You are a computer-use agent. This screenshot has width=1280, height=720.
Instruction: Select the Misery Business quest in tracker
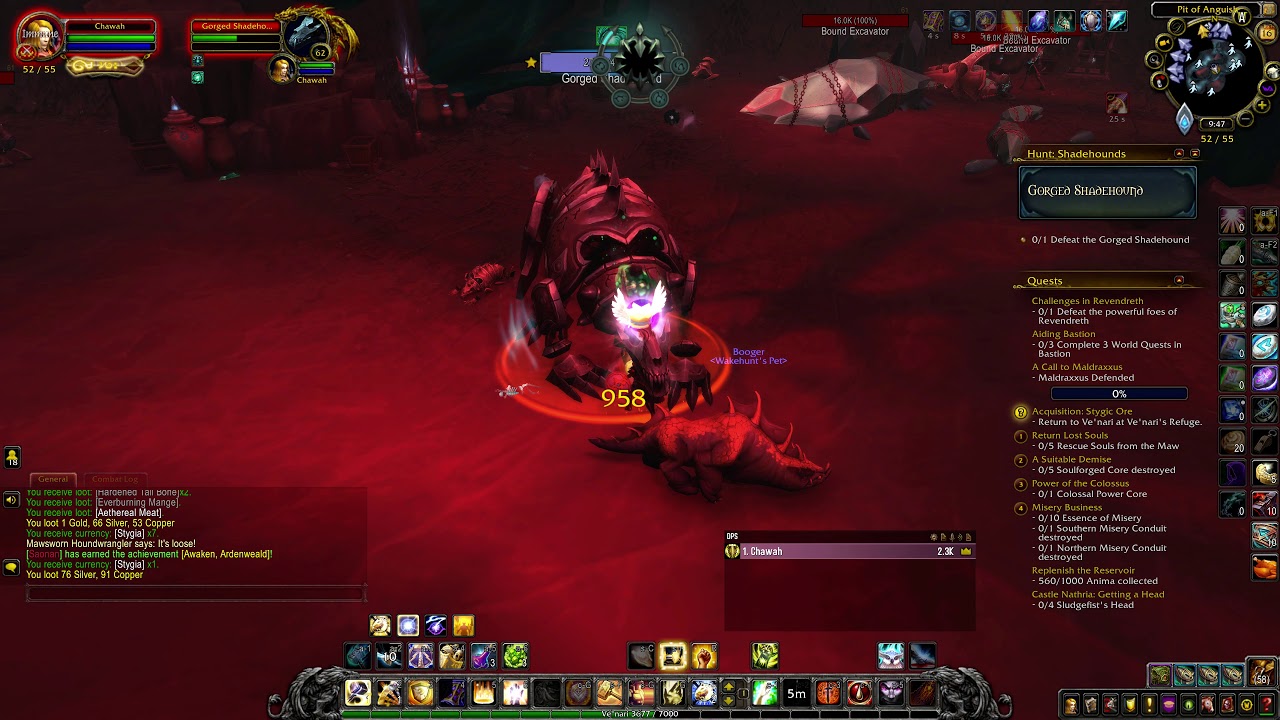pyautogui.click(x=1067, y=507)
